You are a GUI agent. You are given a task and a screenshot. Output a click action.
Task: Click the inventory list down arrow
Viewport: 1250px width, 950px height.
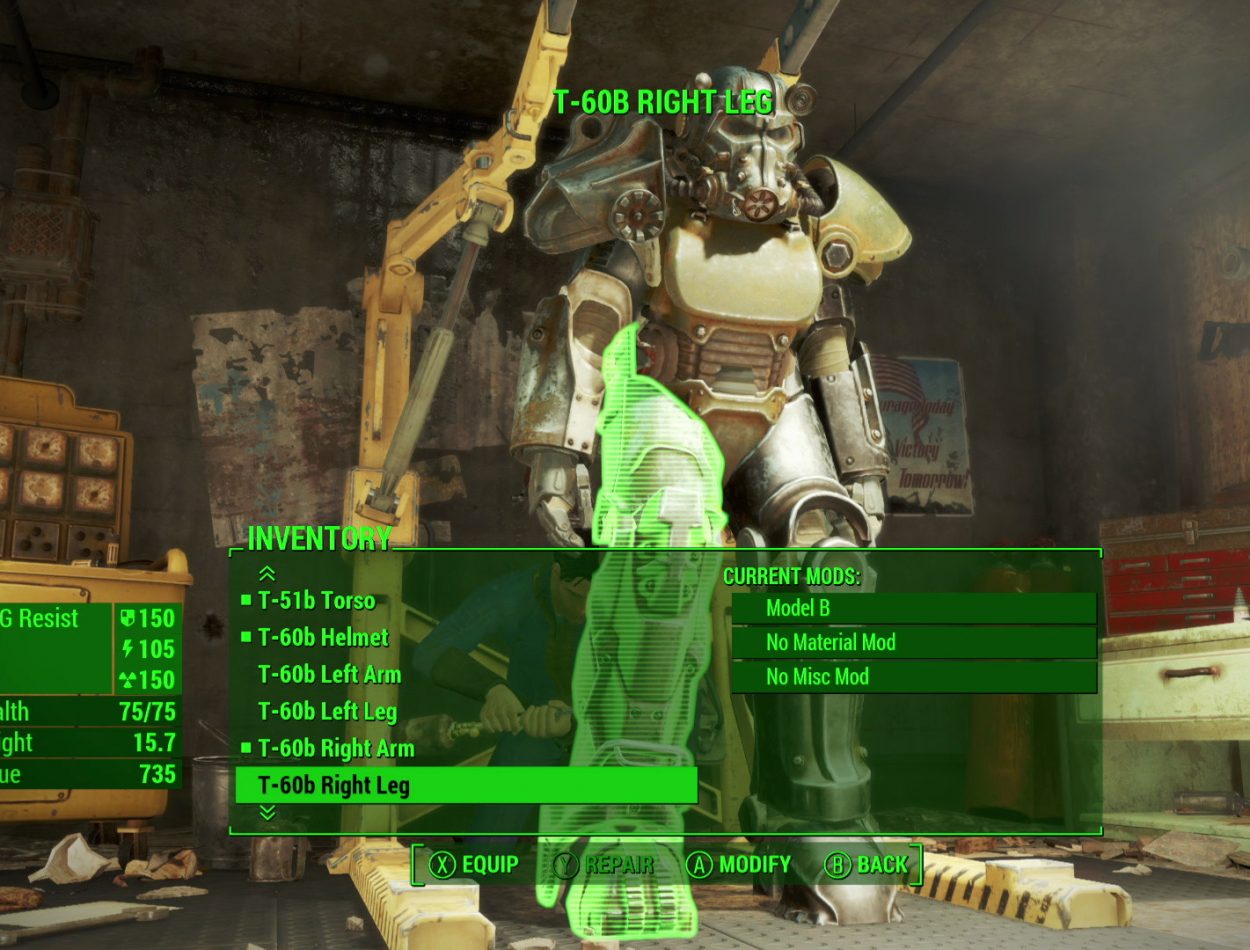[x=267, y=813]
